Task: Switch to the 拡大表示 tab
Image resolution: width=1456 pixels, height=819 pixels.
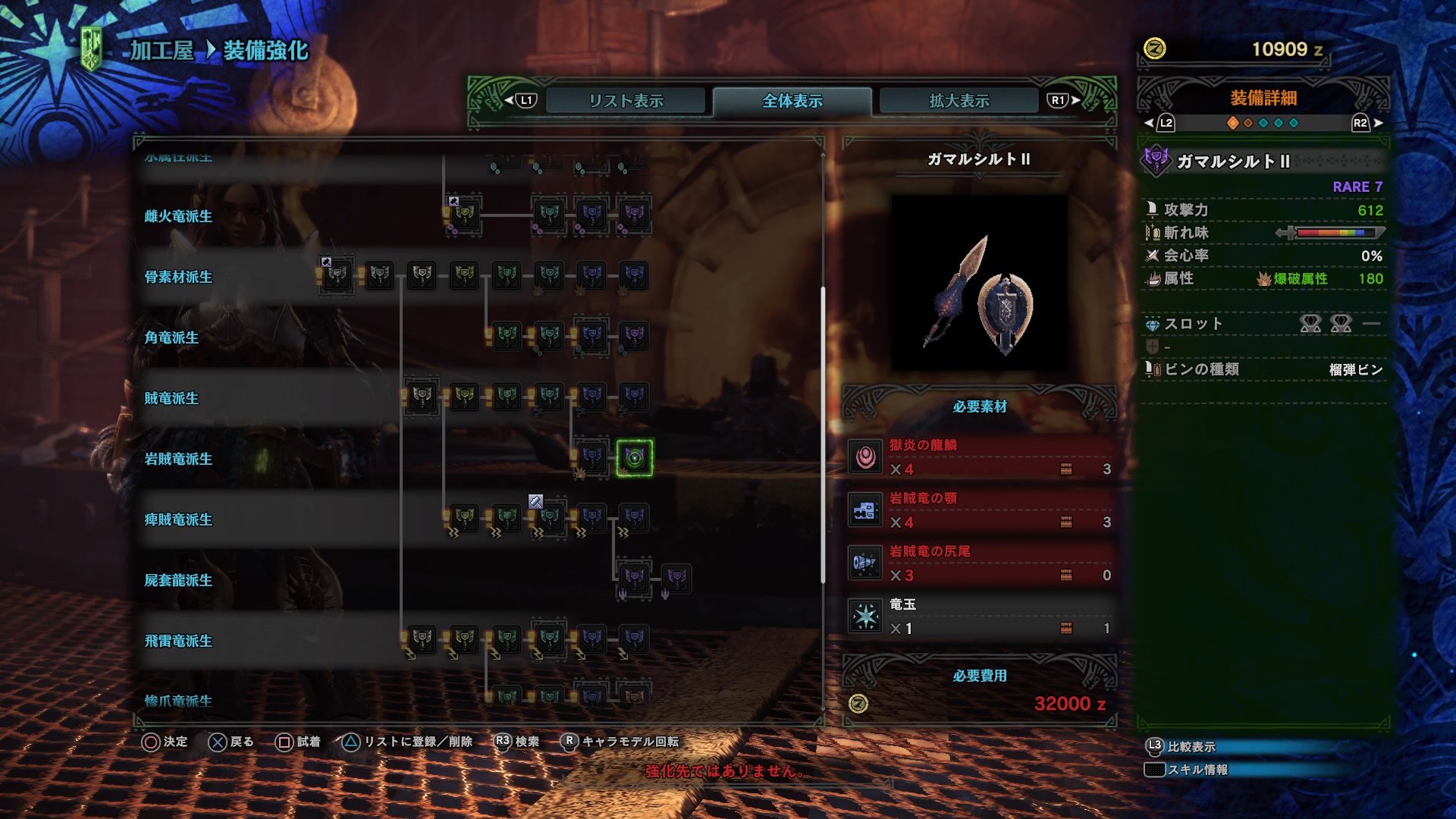Action: (x=959, y=99)
